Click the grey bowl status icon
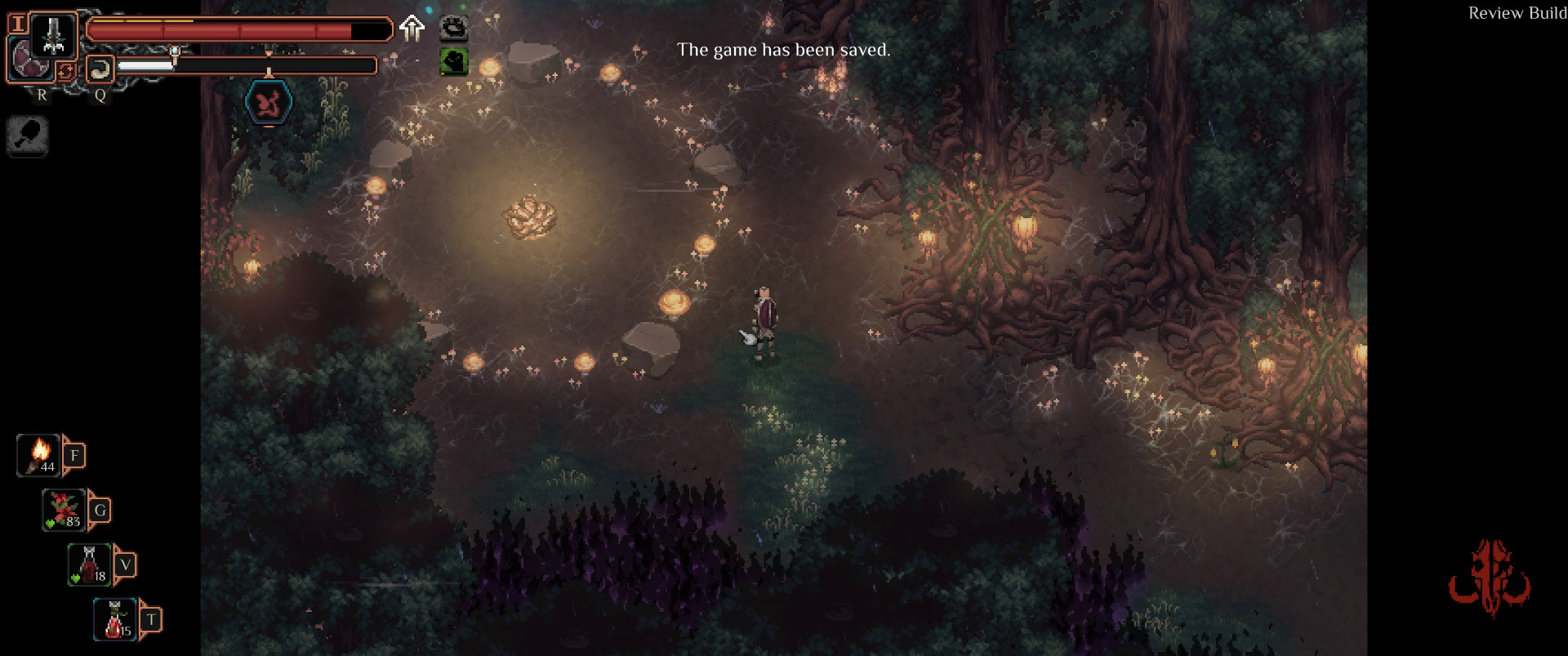Screen dimensions: 1568x656 point(454,29)
